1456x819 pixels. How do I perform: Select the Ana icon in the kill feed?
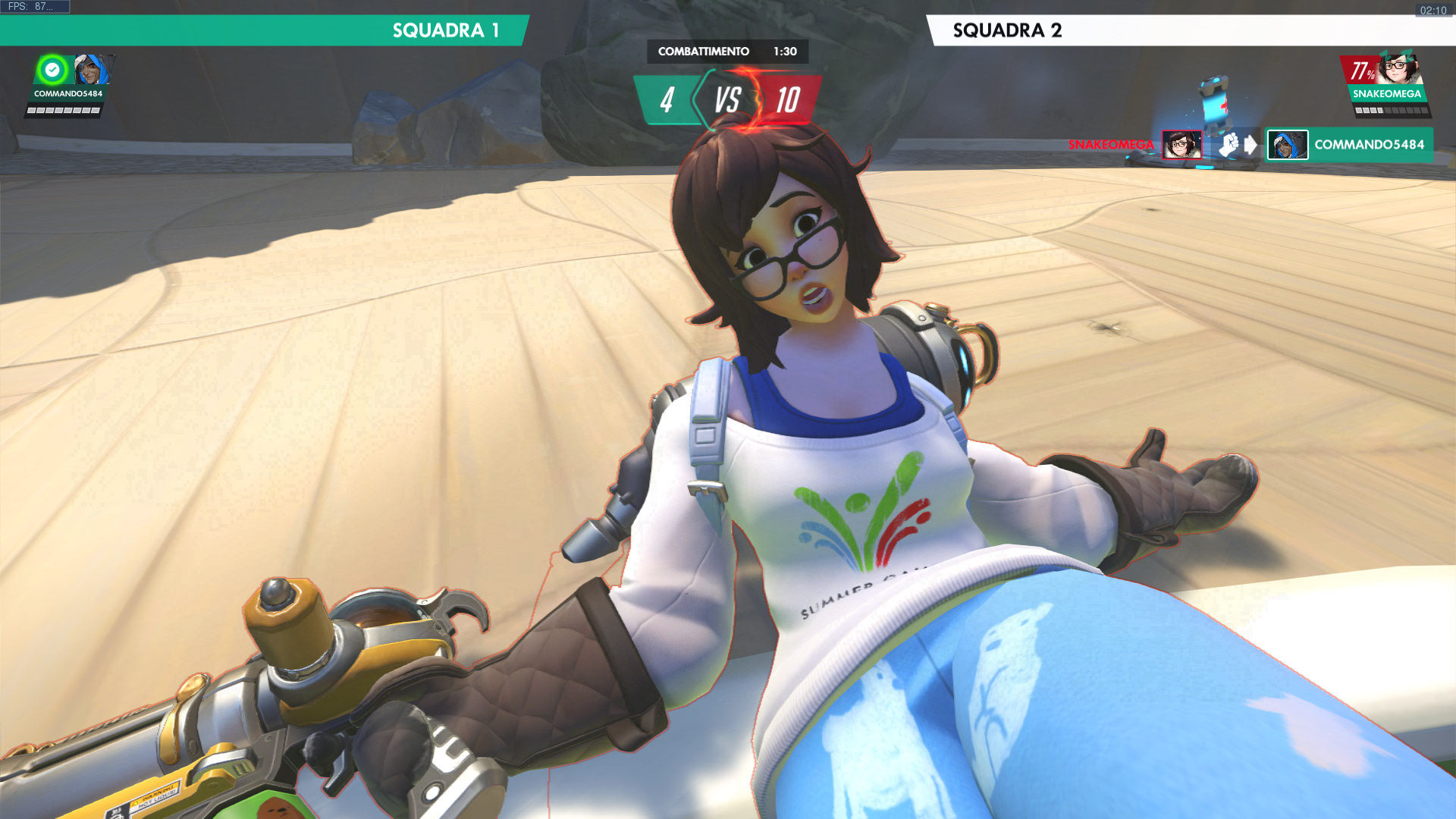coord(1287,145)
